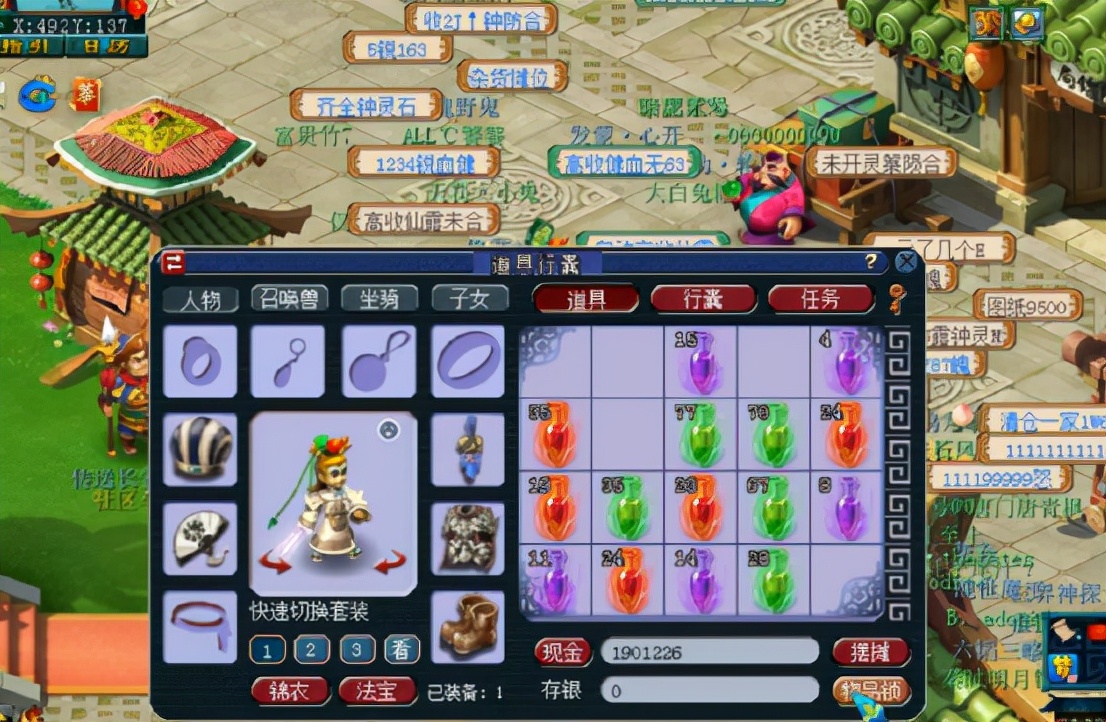The width and height of the screenshot is (1106, 722).
Task: Select the equipped fan weapon slot
Action: coord(200,538)
